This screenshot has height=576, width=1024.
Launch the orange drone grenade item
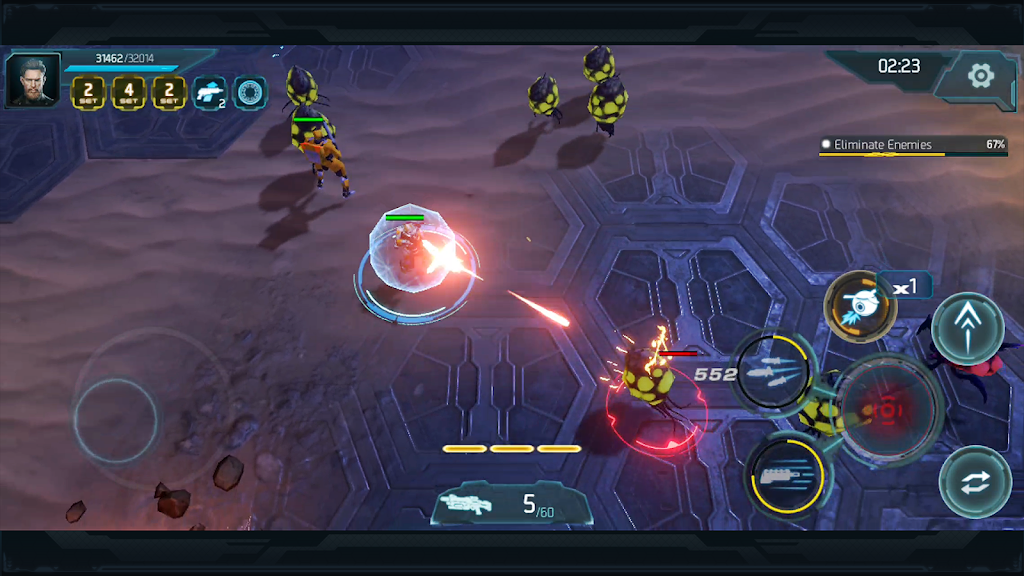(x=859, y=305)
